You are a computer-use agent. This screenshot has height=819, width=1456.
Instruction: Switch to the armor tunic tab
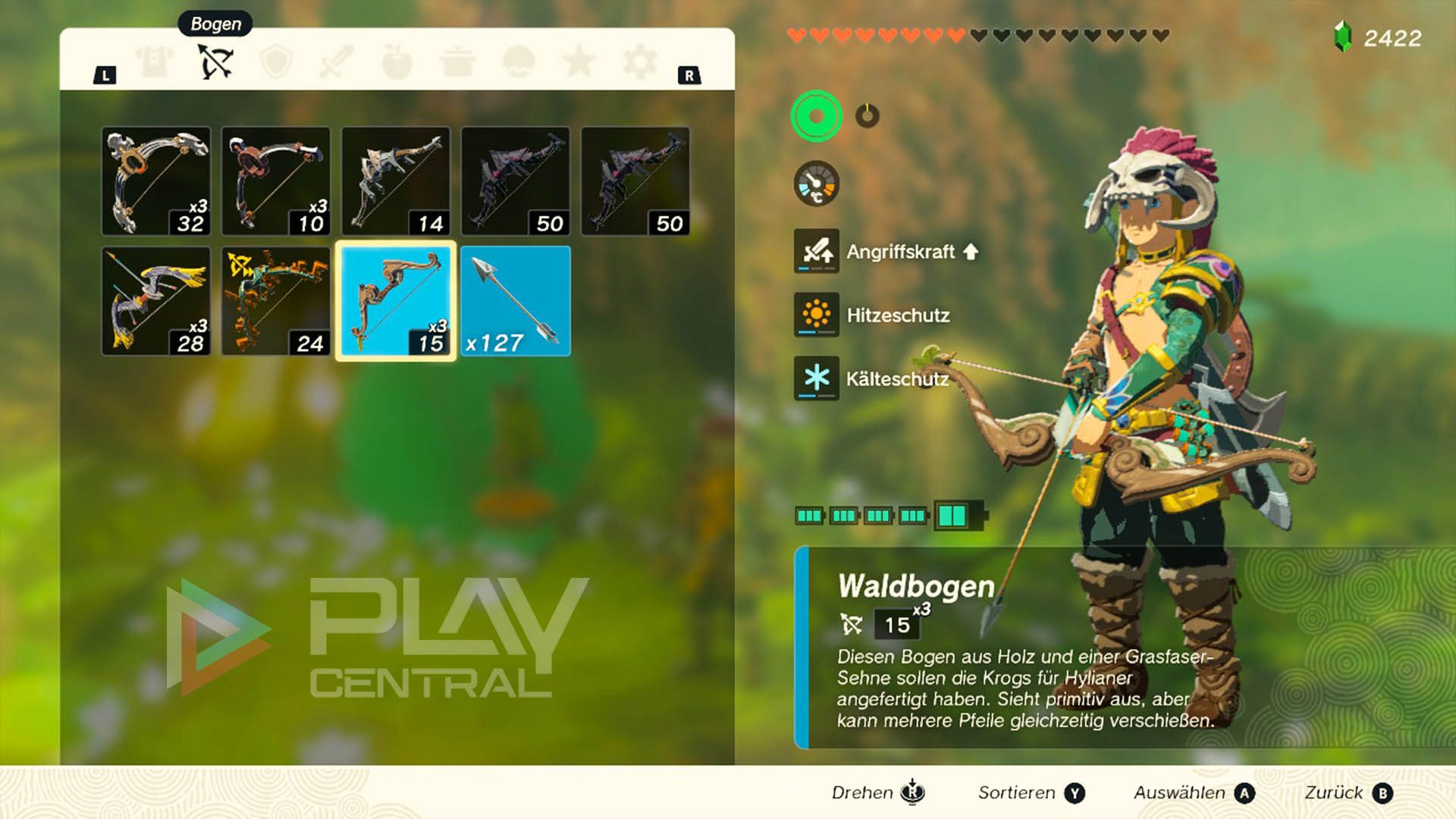click(x=155, y=61)
